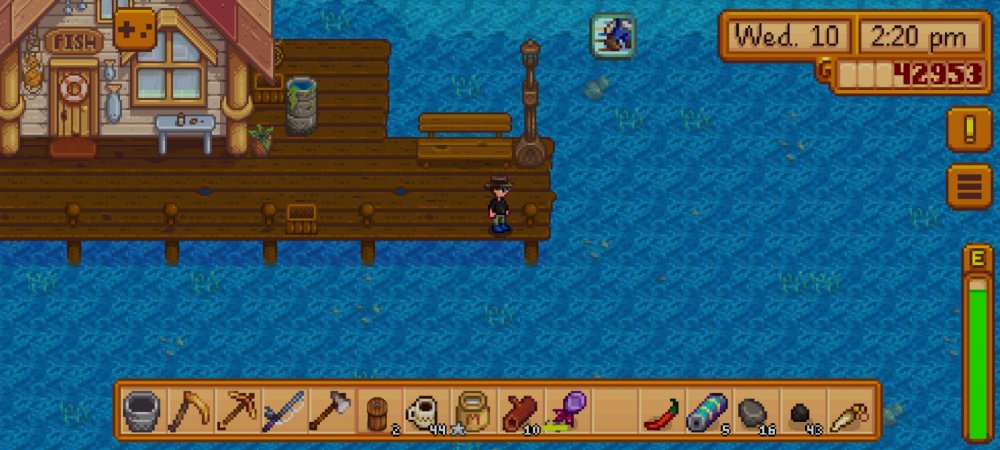This screenshot has width=1000, height=450.
Task: Toggle the virtual gamepad icon
Action: point(135,28)
